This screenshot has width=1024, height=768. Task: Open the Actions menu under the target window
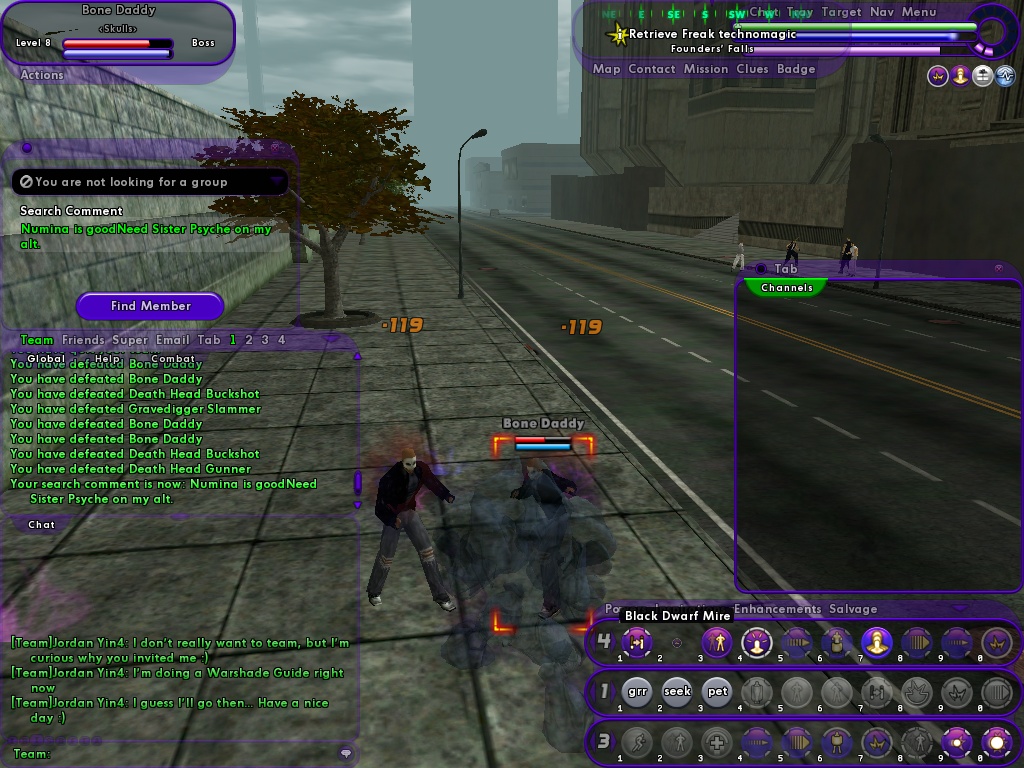(42, 75)
